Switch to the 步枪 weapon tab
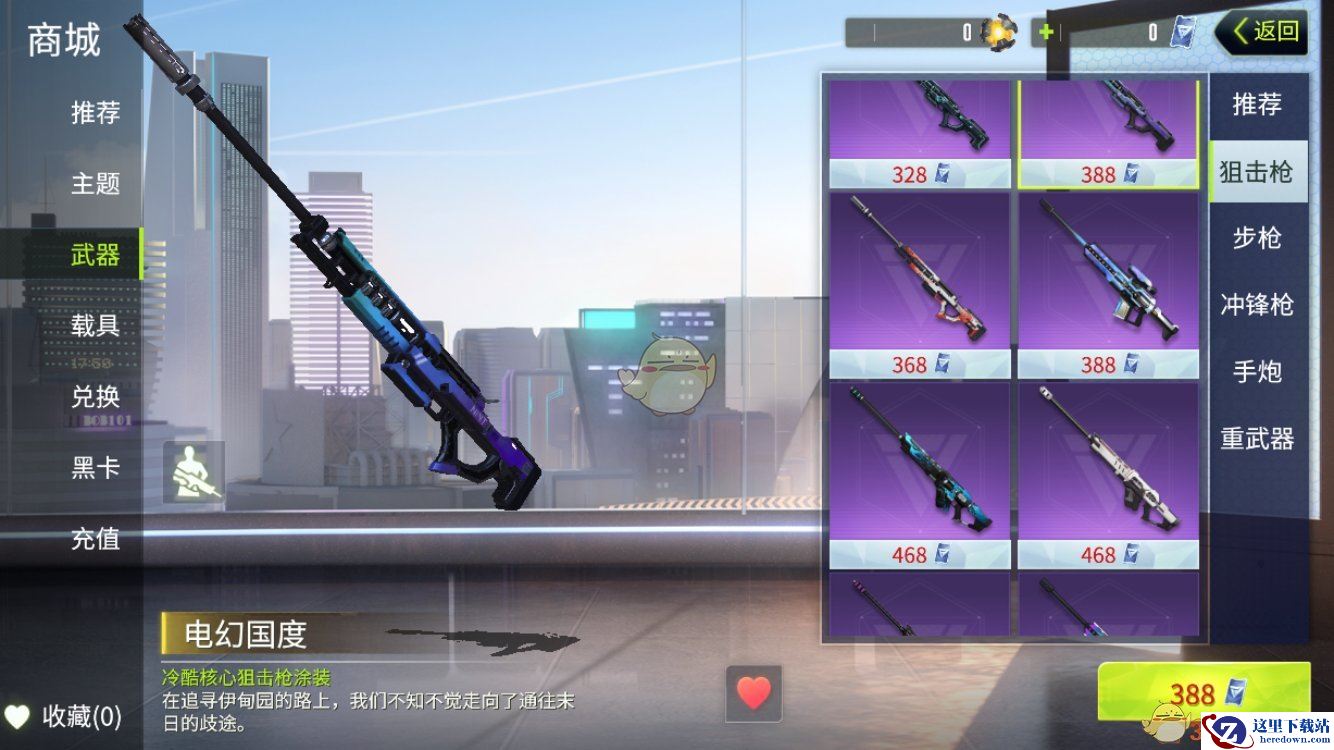 (1257, 238)
